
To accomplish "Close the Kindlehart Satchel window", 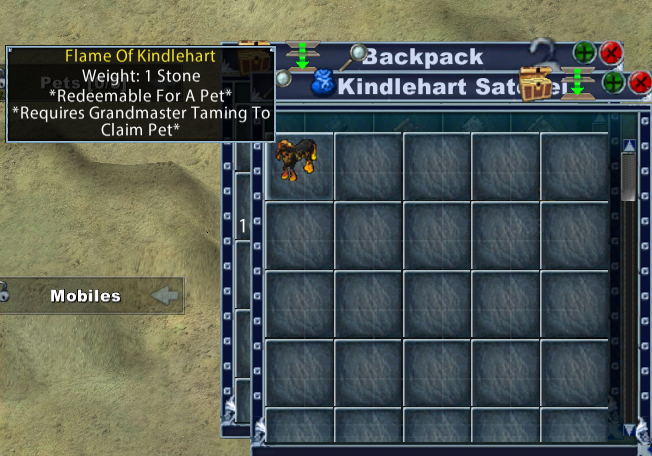I will click(640, 83).
